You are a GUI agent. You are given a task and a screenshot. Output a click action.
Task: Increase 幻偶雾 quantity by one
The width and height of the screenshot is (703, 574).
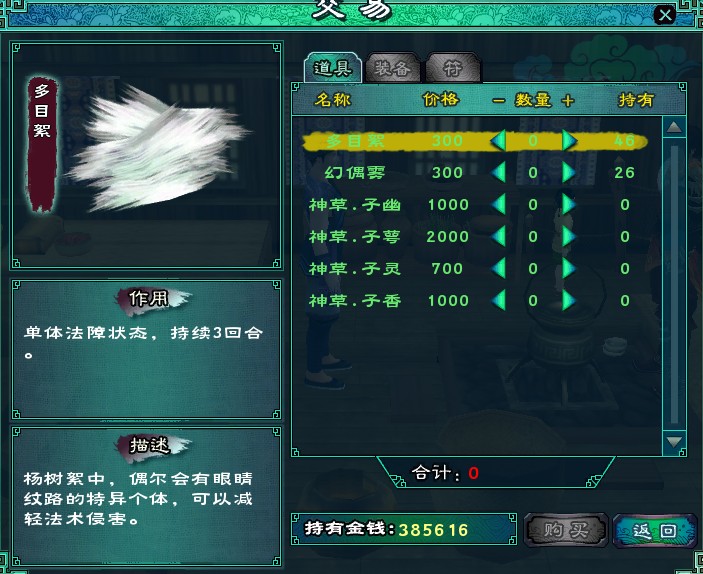[x=569, y=173]
